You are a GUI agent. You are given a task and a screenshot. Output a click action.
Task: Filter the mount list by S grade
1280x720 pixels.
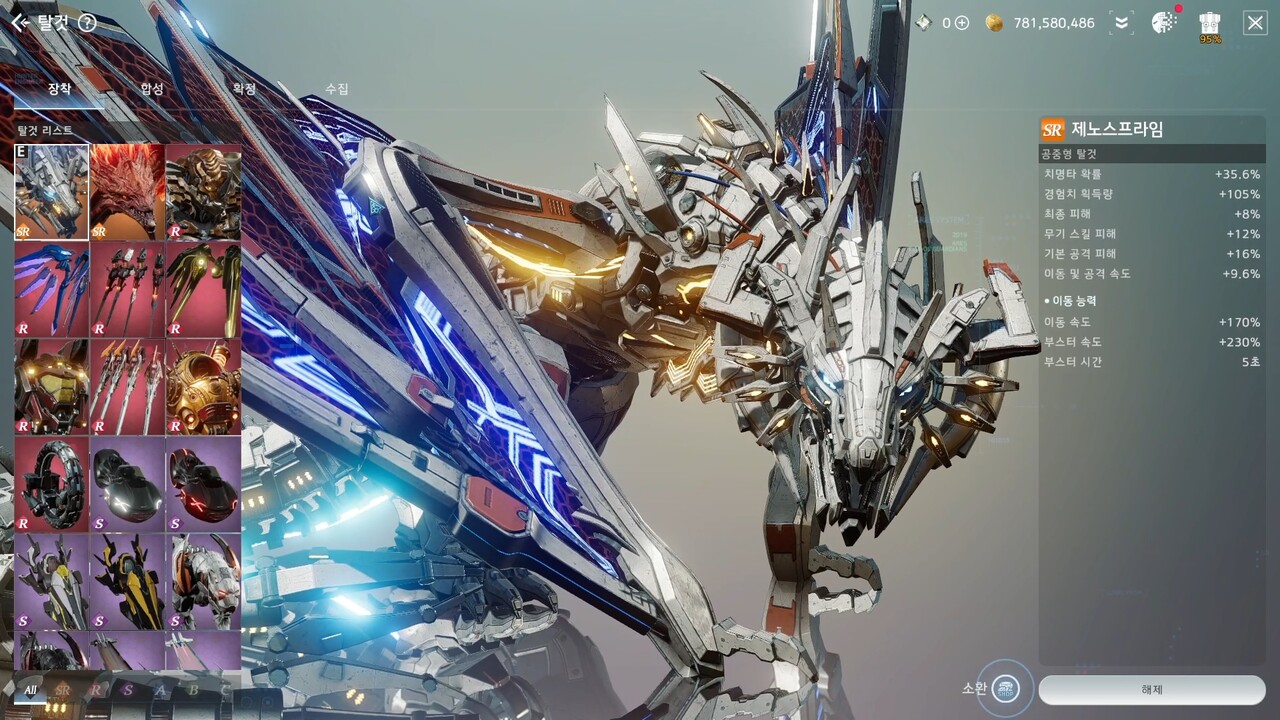point(127,690)
